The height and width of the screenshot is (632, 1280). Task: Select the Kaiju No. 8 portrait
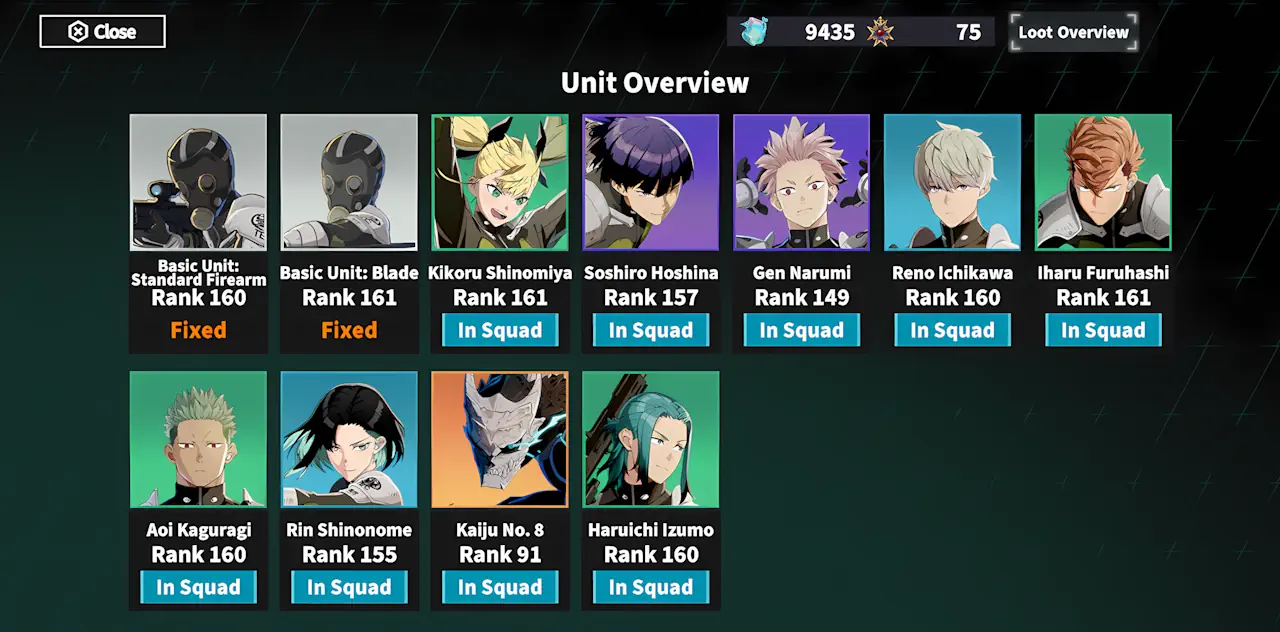[500, 439]
